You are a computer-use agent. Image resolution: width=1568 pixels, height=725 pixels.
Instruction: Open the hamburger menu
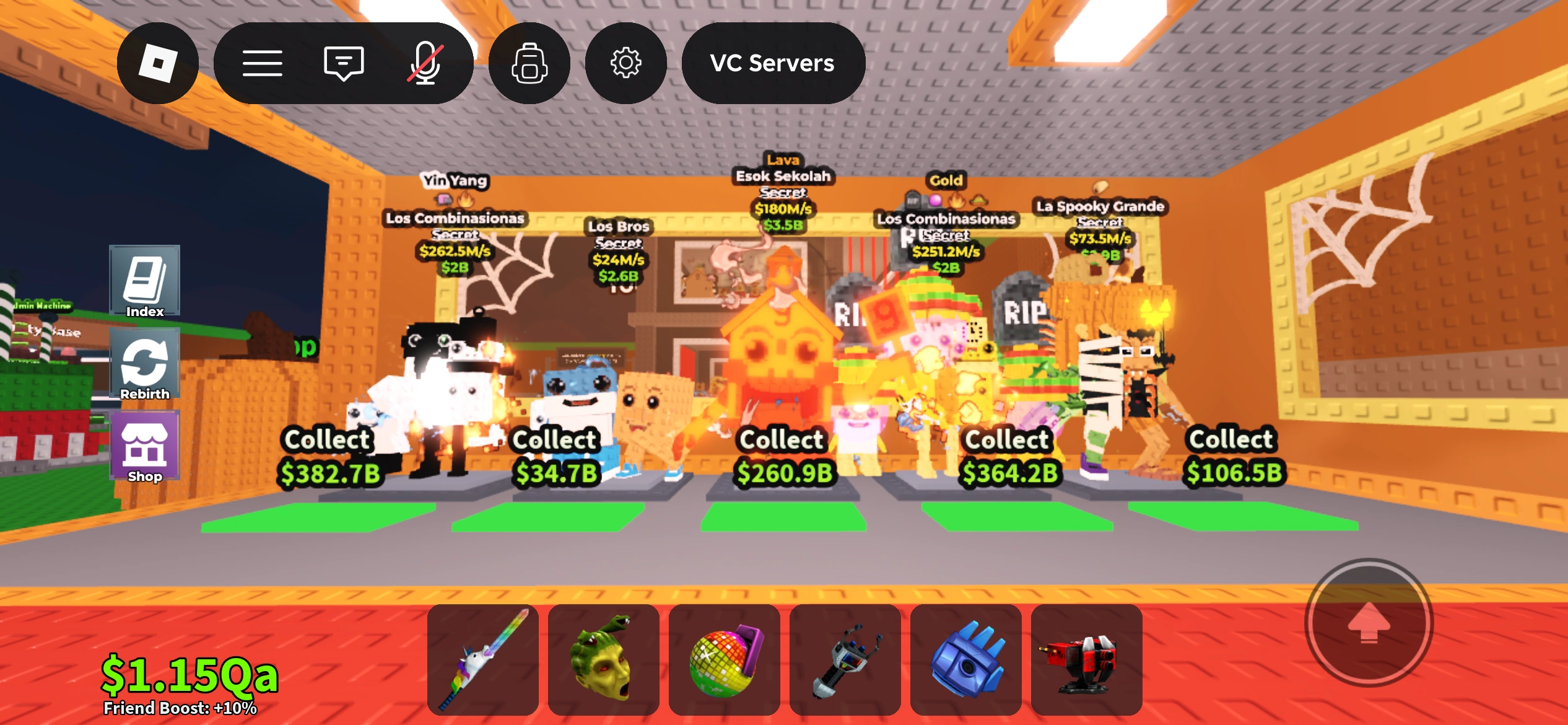(264, 63)
